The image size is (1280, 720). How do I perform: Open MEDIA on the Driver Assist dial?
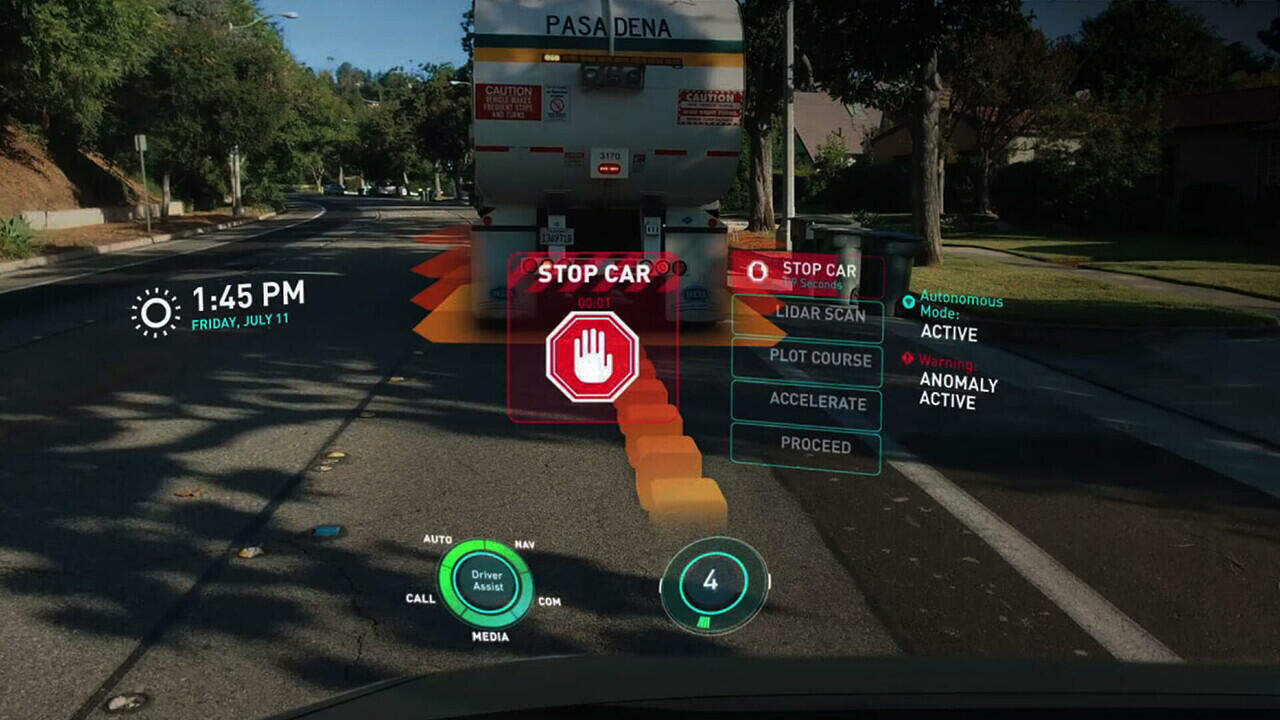click(490, 637)
